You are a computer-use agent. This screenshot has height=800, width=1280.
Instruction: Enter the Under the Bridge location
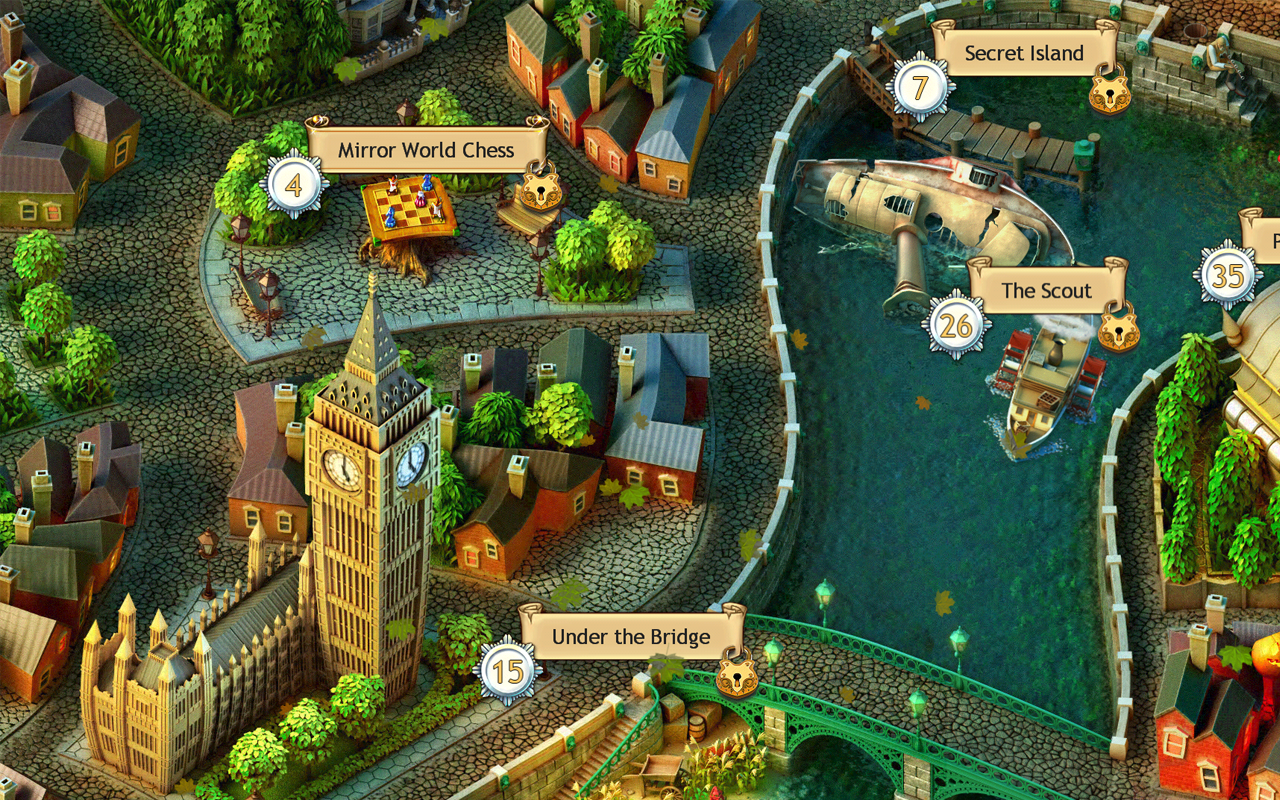[630, 637]
